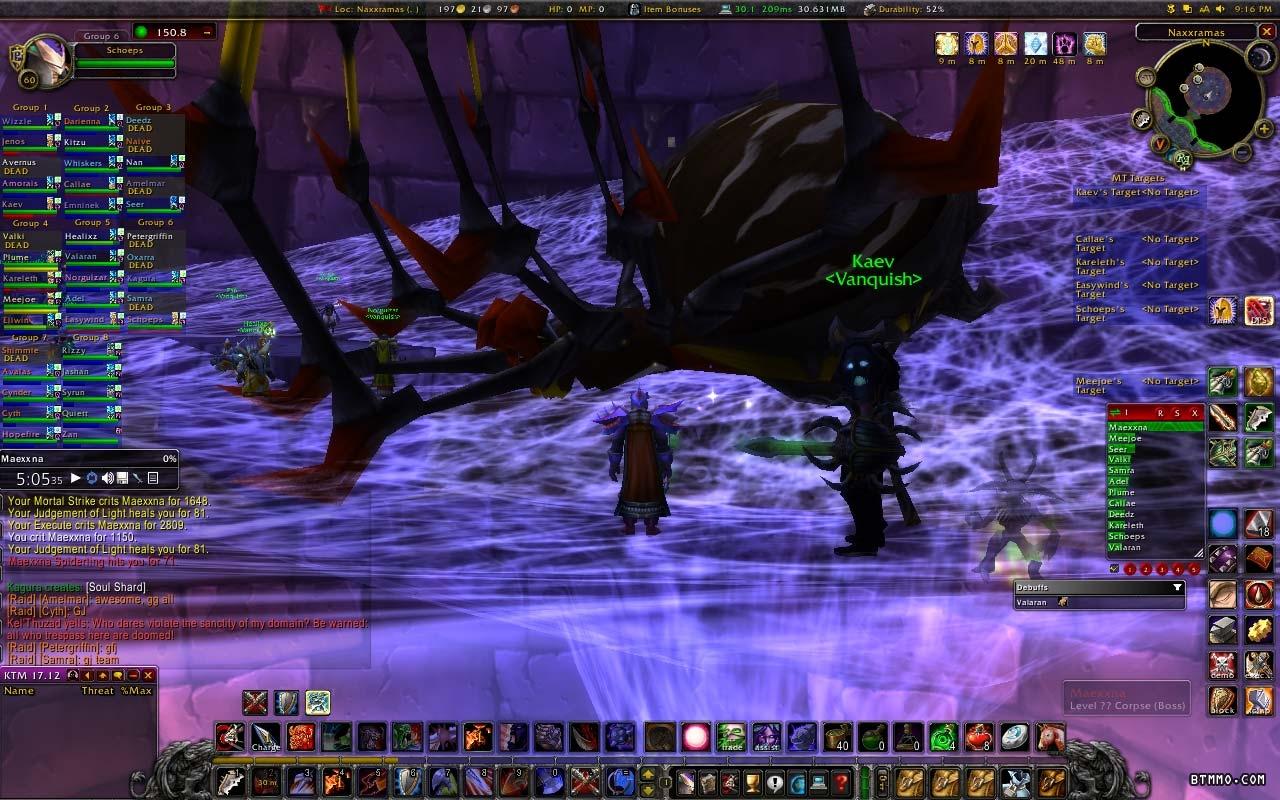Use the trade macro button
1280x800 pixels.
pos(731,738)
